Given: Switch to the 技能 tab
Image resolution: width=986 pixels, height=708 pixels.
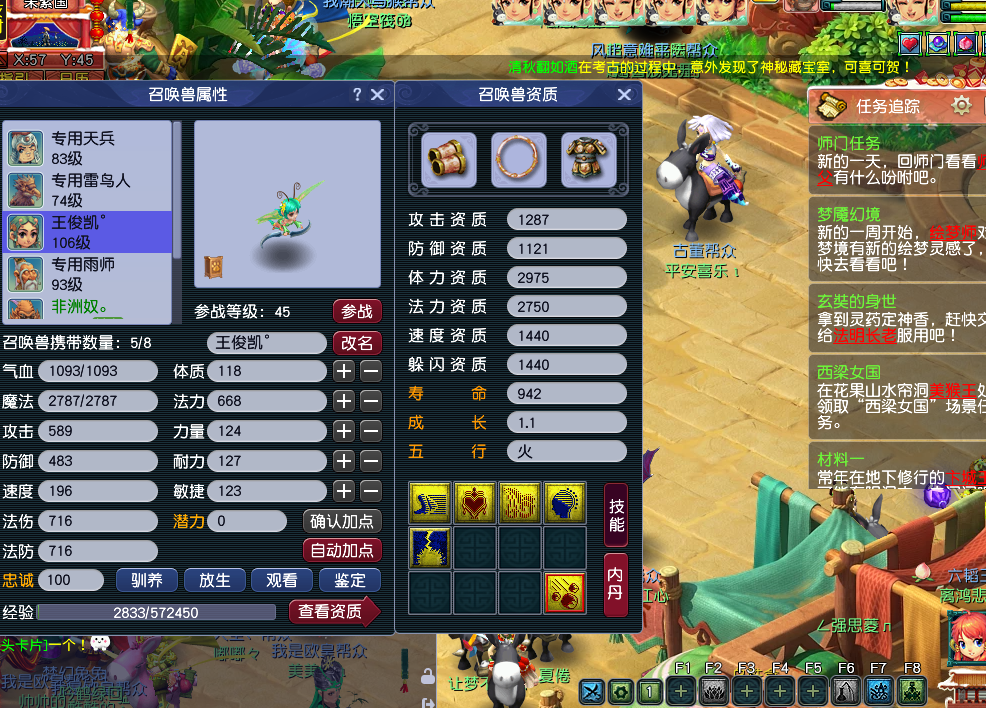Looking at the screenshot, I should 616,514.
